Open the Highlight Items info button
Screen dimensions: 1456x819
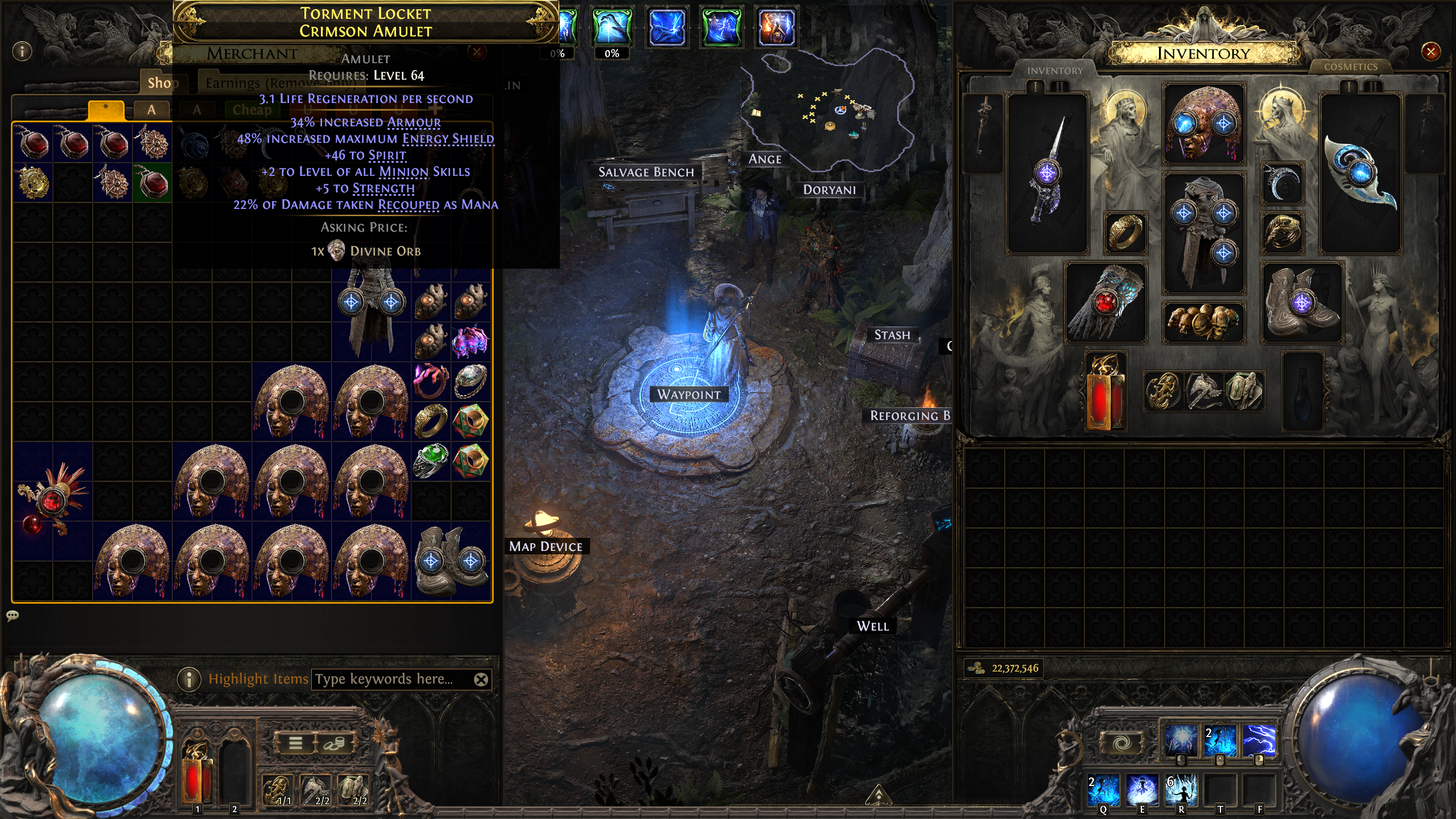(189, 679)
